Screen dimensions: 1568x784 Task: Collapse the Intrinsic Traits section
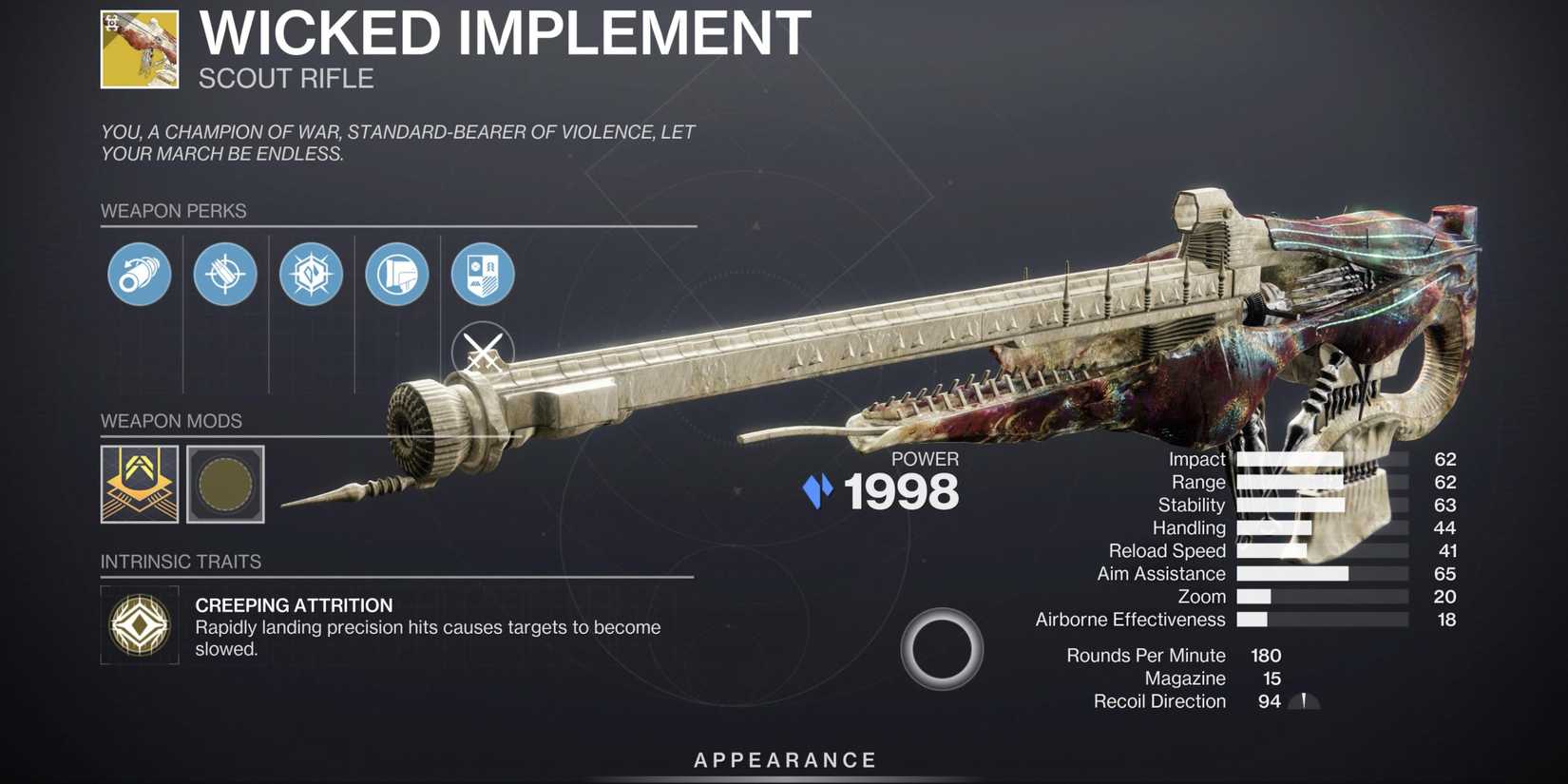pyautogui.click(x=181, y=562)
